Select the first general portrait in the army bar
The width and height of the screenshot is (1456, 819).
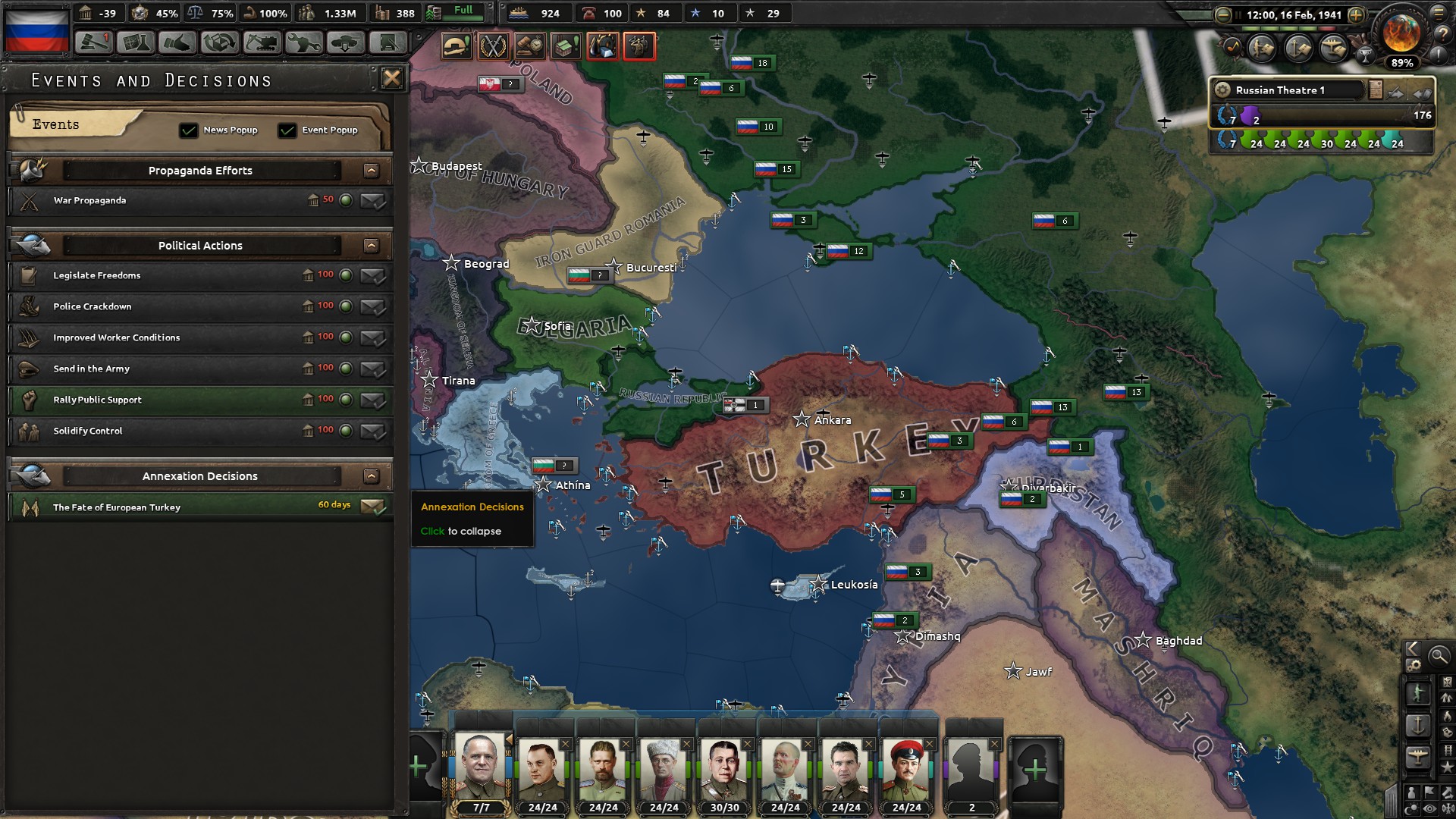(x=480, y=766)
